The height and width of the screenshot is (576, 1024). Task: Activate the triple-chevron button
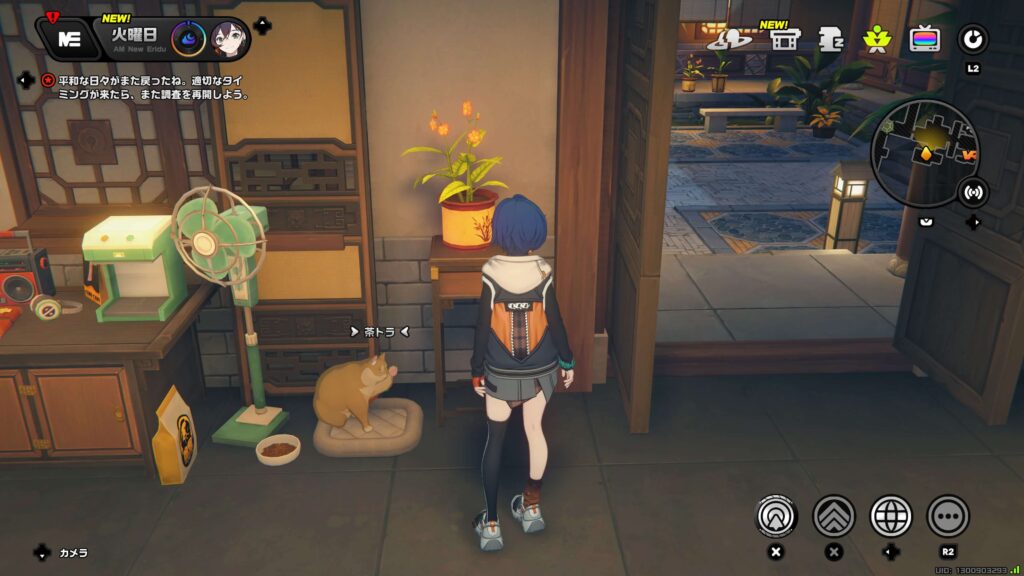click(x=833, y=516)
